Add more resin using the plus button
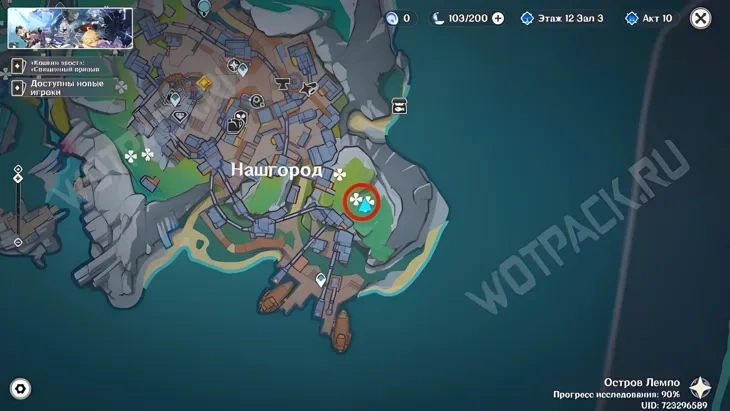 (498, 18)
